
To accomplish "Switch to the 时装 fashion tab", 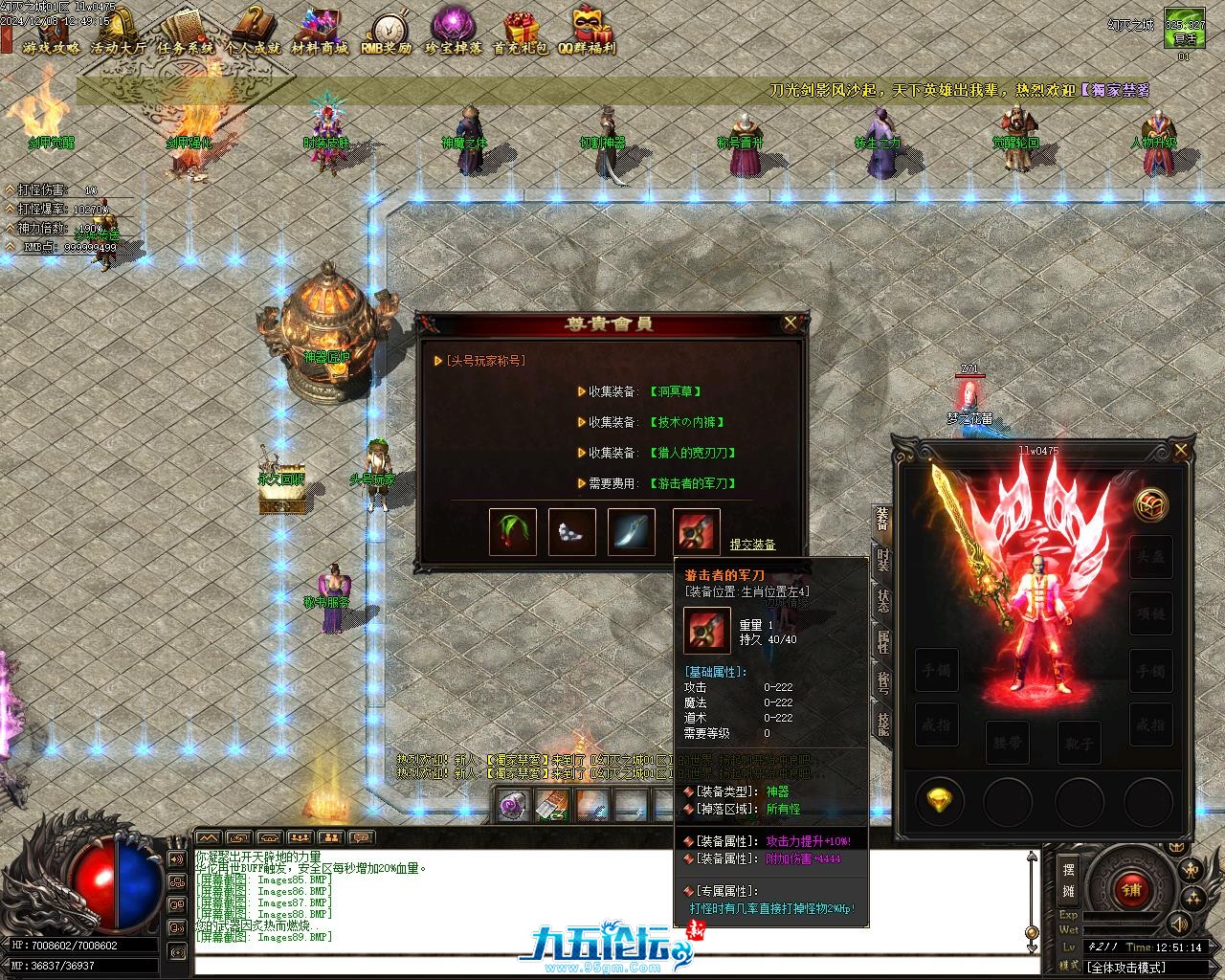I will tap(882, 561).
